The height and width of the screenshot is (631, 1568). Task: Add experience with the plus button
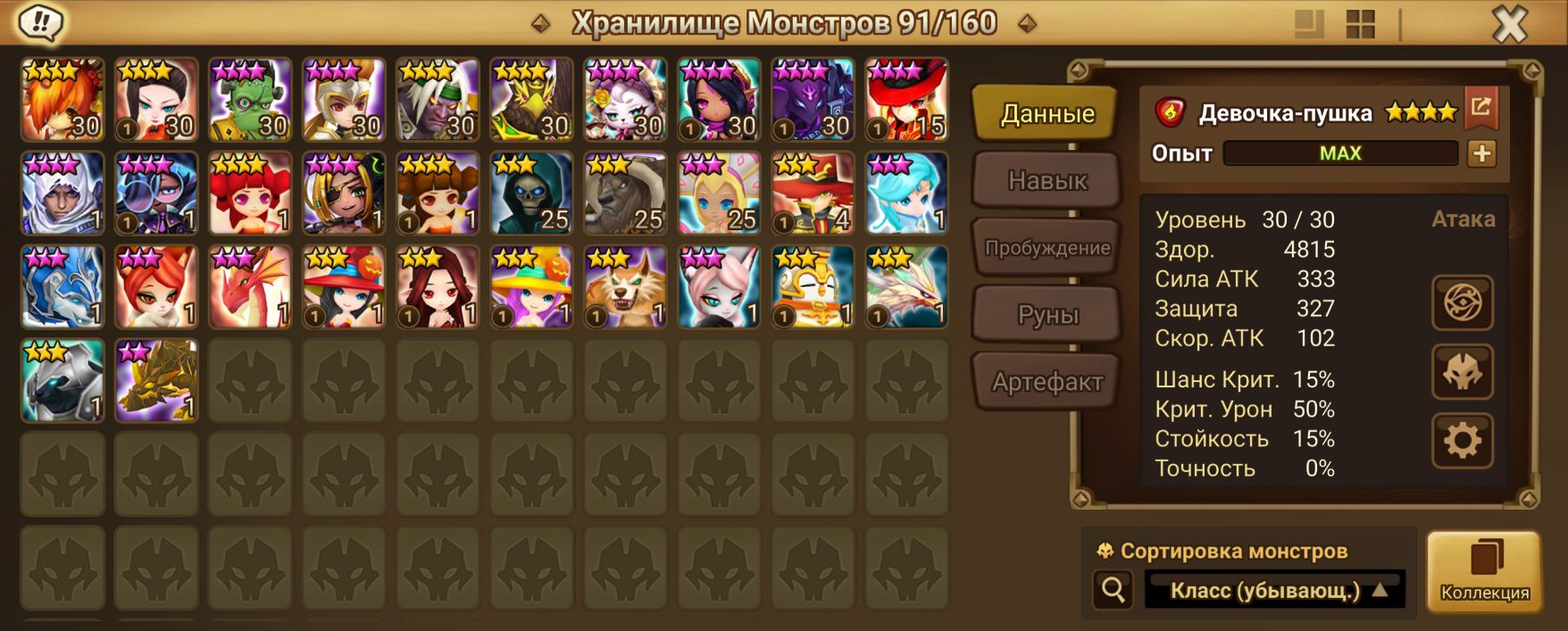(1481, 154)
